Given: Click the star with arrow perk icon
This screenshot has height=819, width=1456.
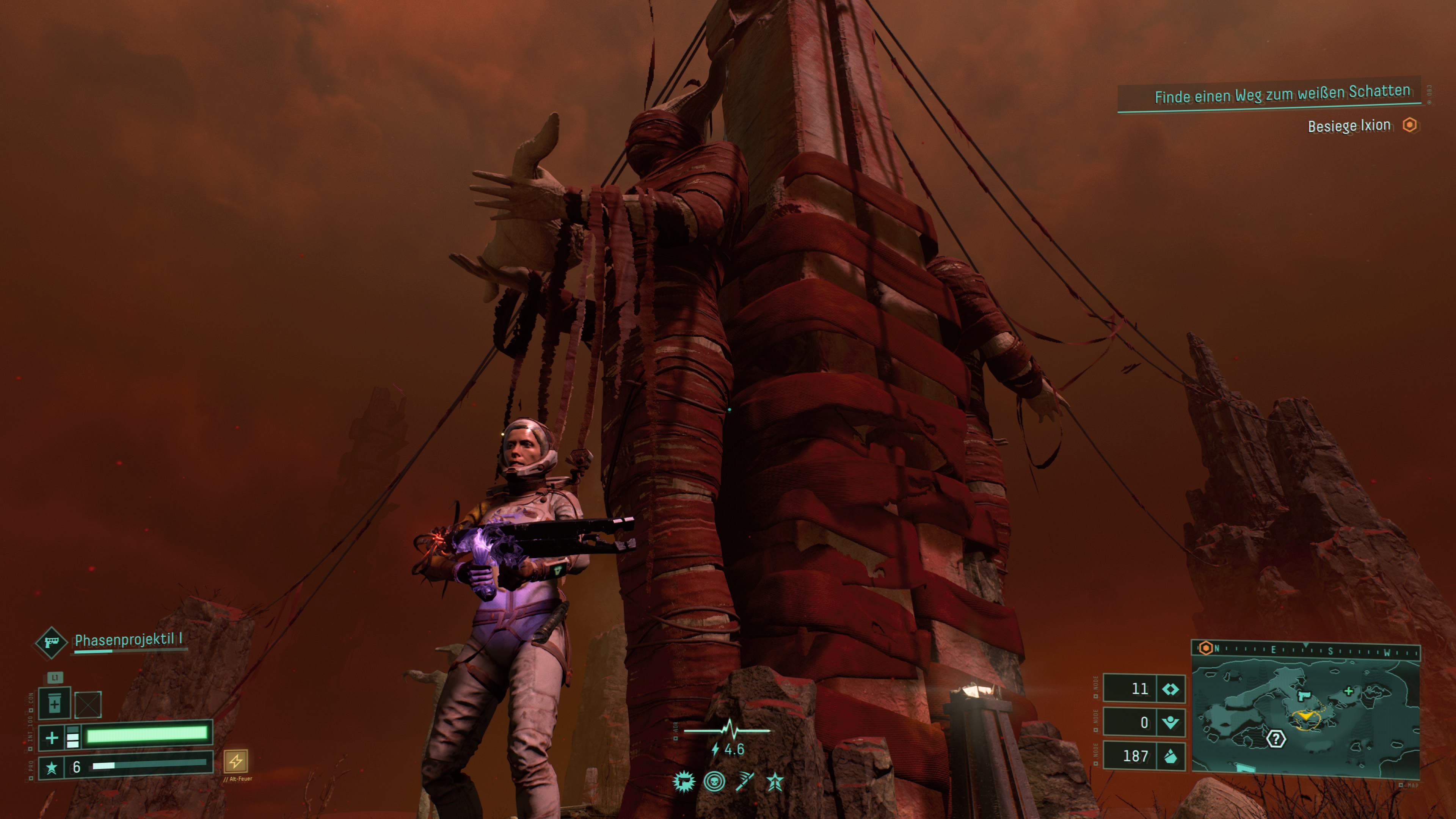Looking at the screenshot, I should pyautogui.click(x=775, y=782).
